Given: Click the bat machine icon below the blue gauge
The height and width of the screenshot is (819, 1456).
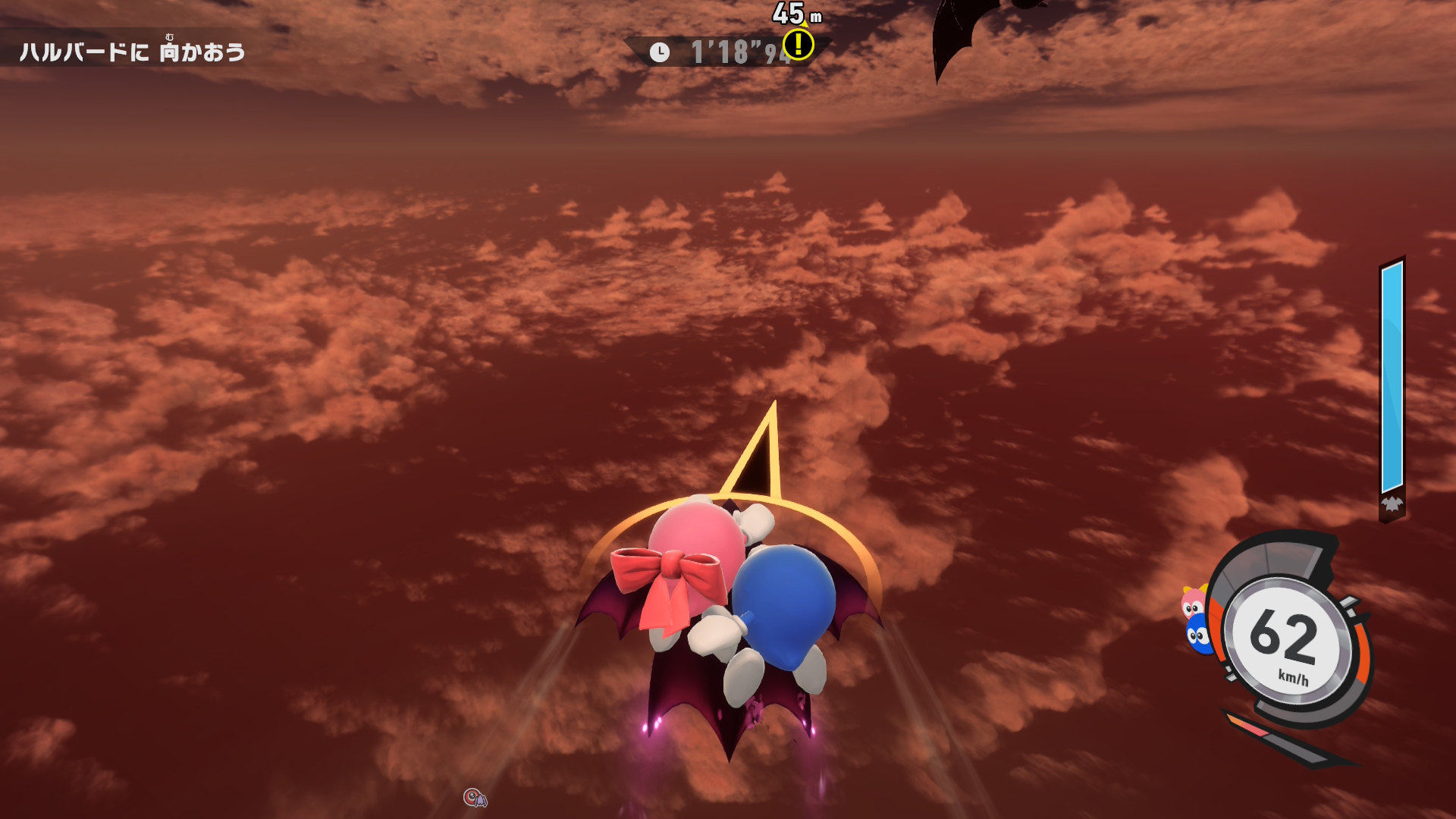Looking at the screenshot, I should (x=1392, y=504).
